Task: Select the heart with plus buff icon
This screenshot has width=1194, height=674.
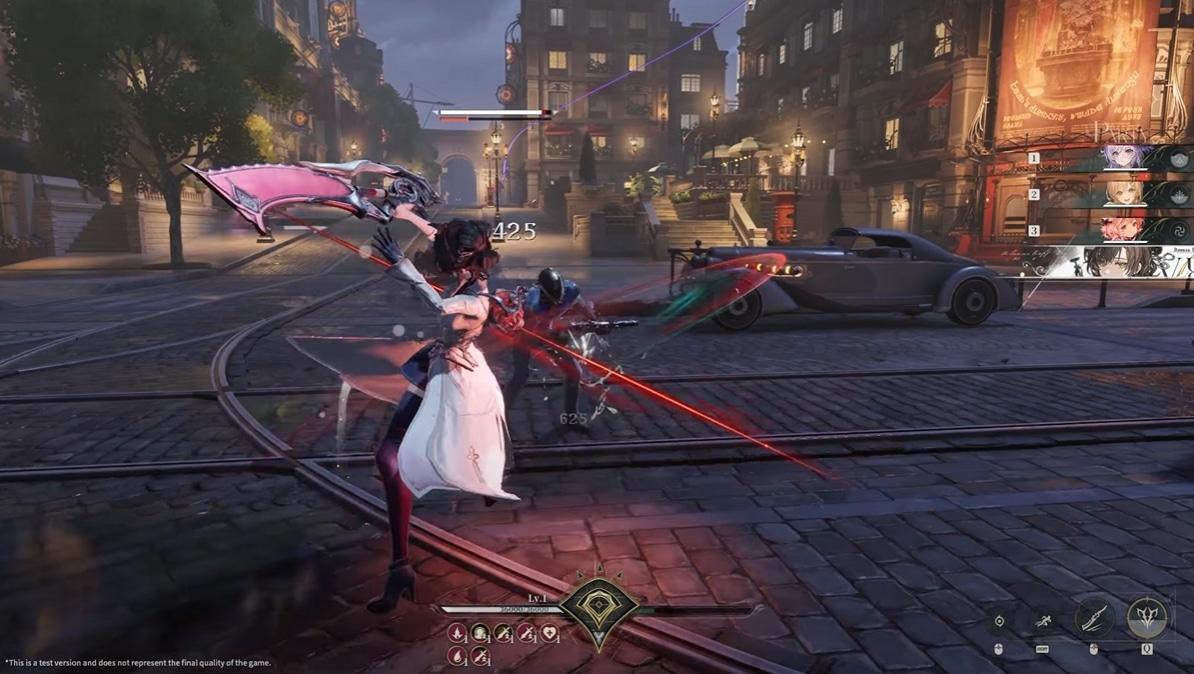Action: pyautogui.click(x=549, y=632)
